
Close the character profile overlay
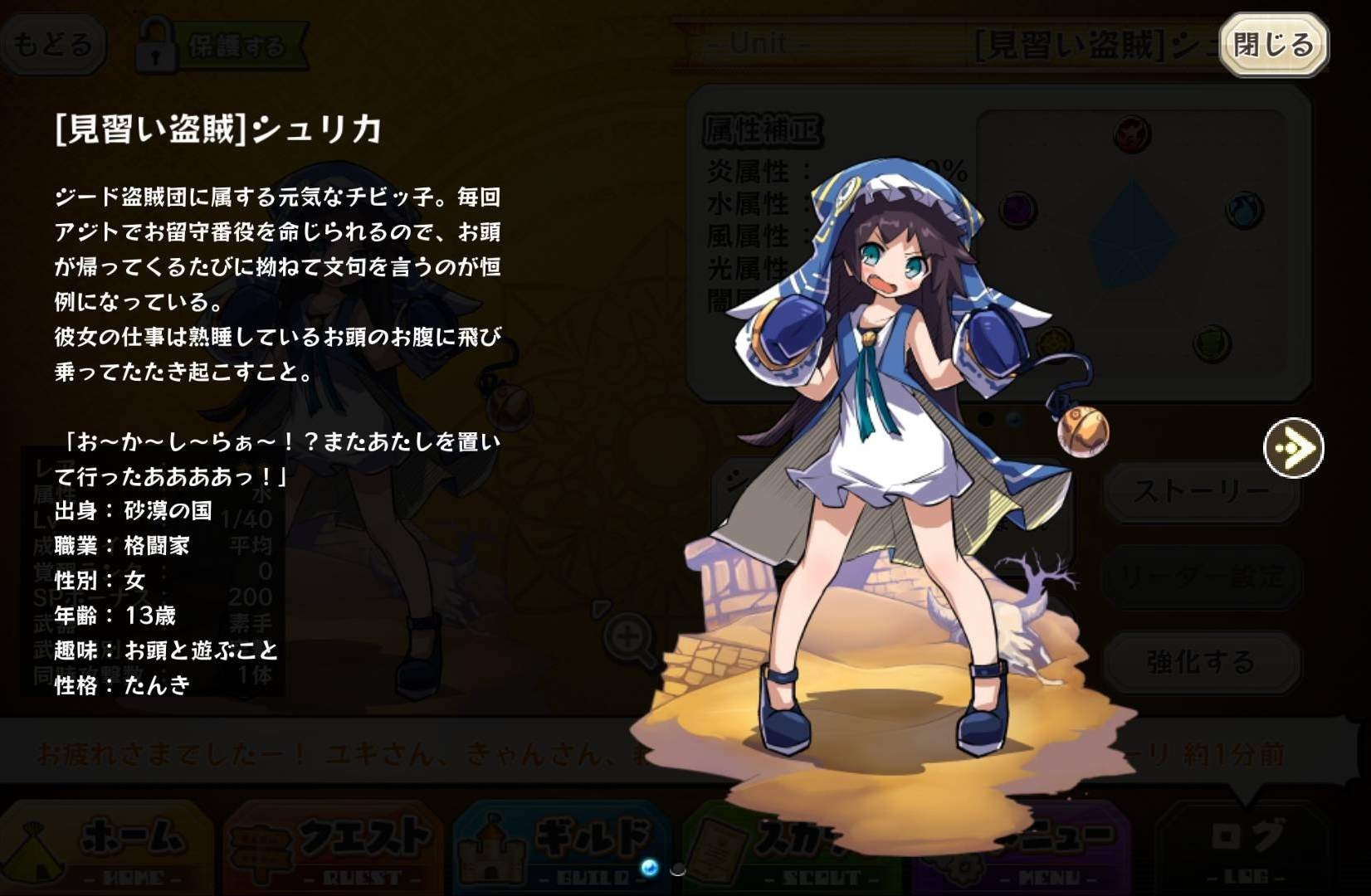pos(1273,45)
